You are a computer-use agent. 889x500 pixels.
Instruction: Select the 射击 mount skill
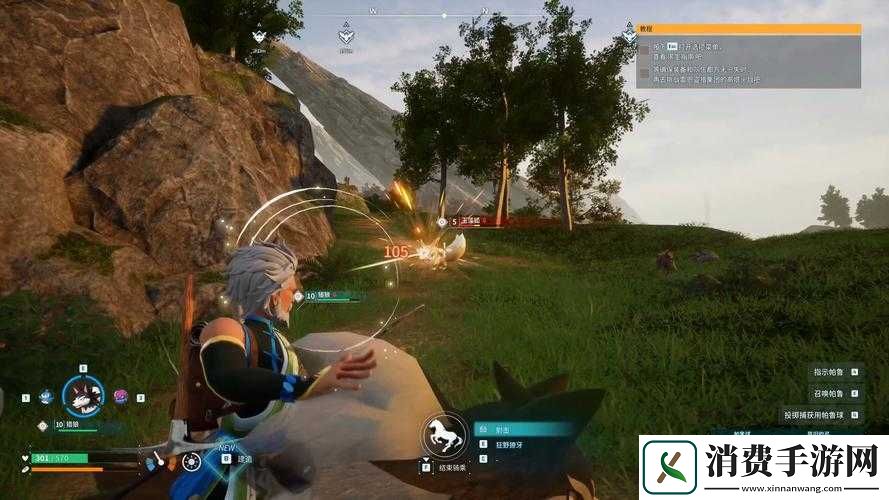(x=522, y=428)
